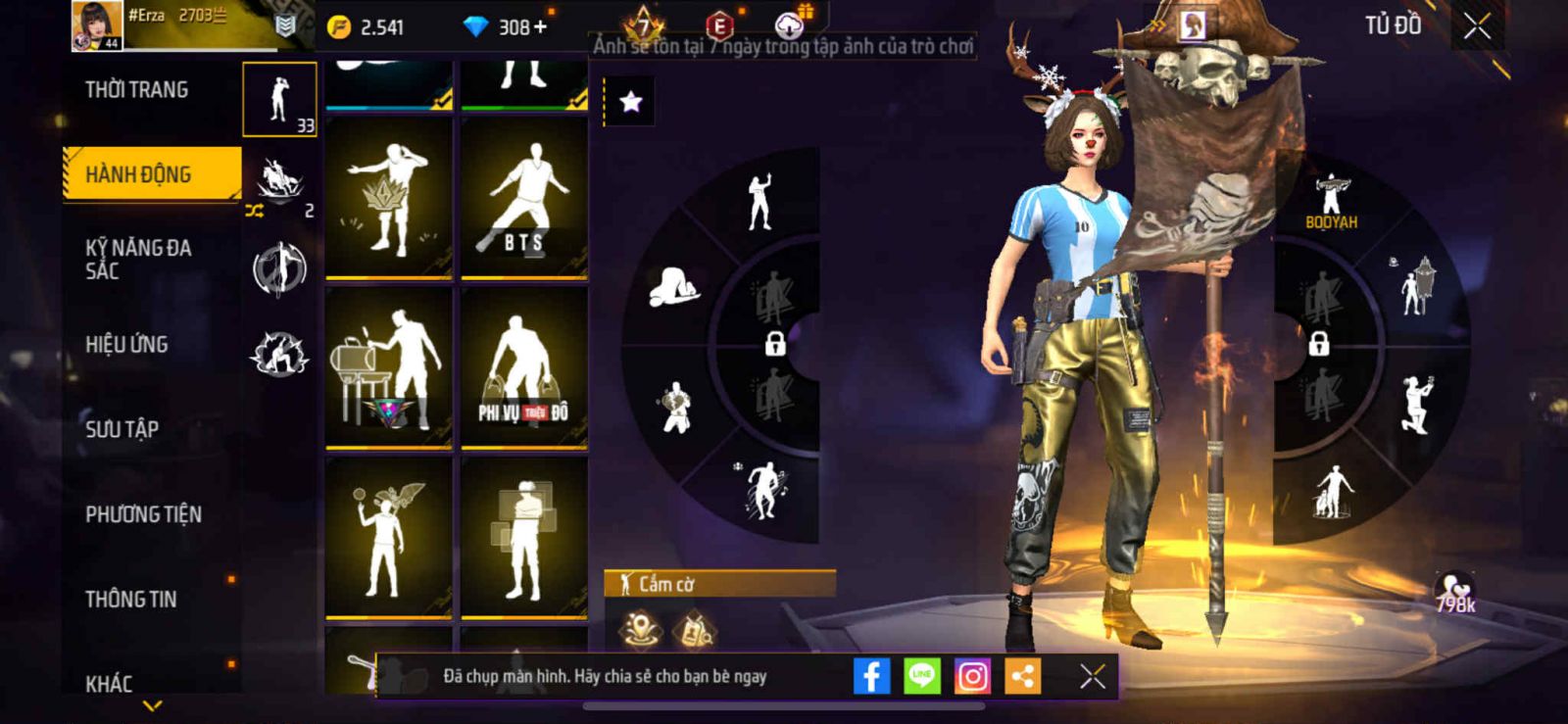The image size is (1568, 724).
Task: Dismiss the screenshot share banner
Action: (x=1092, y=676)
